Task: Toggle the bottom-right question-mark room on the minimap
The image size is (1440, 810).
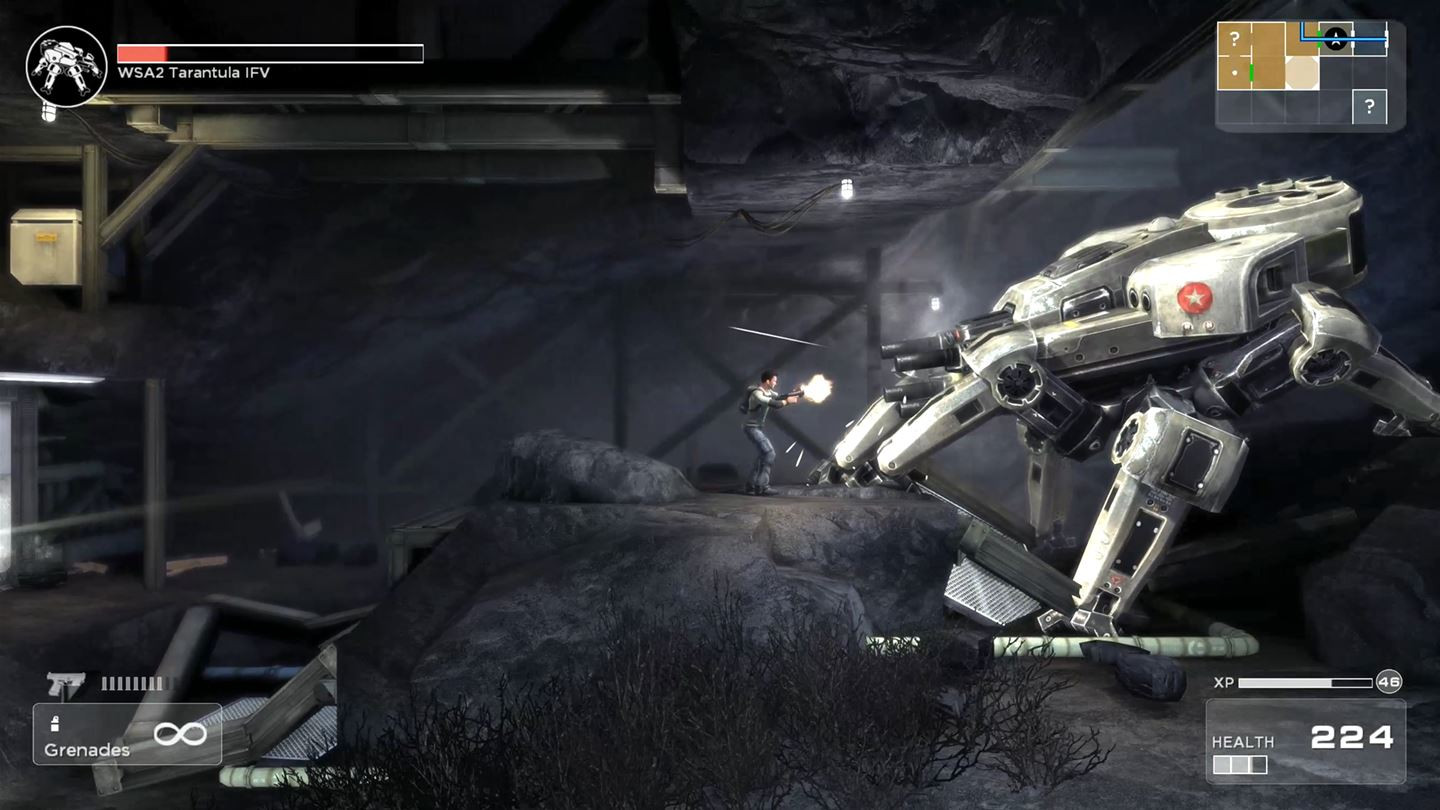Action: [1370, 105]
